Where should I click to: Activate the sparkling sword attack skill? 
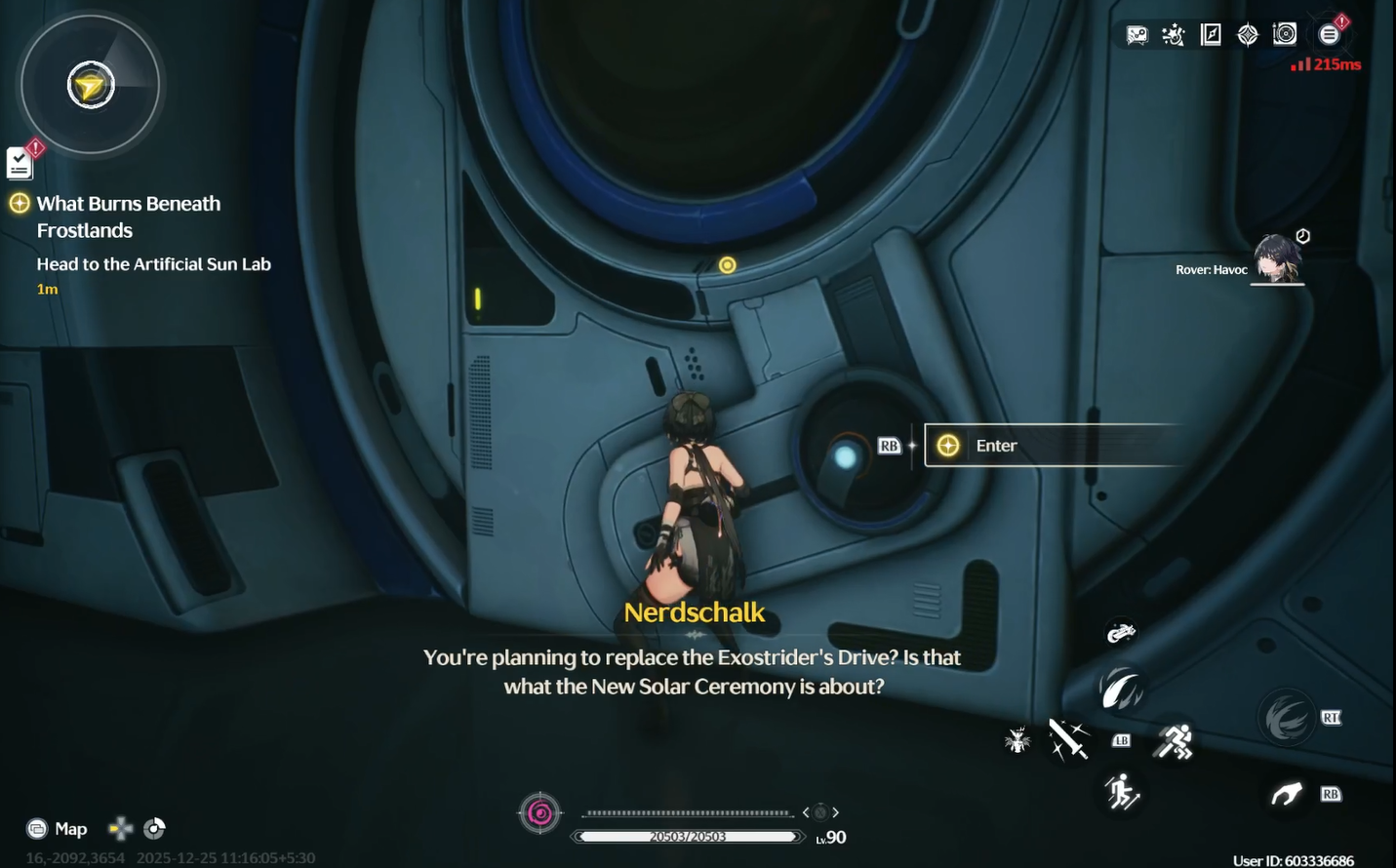click(x=1068, y=740)
